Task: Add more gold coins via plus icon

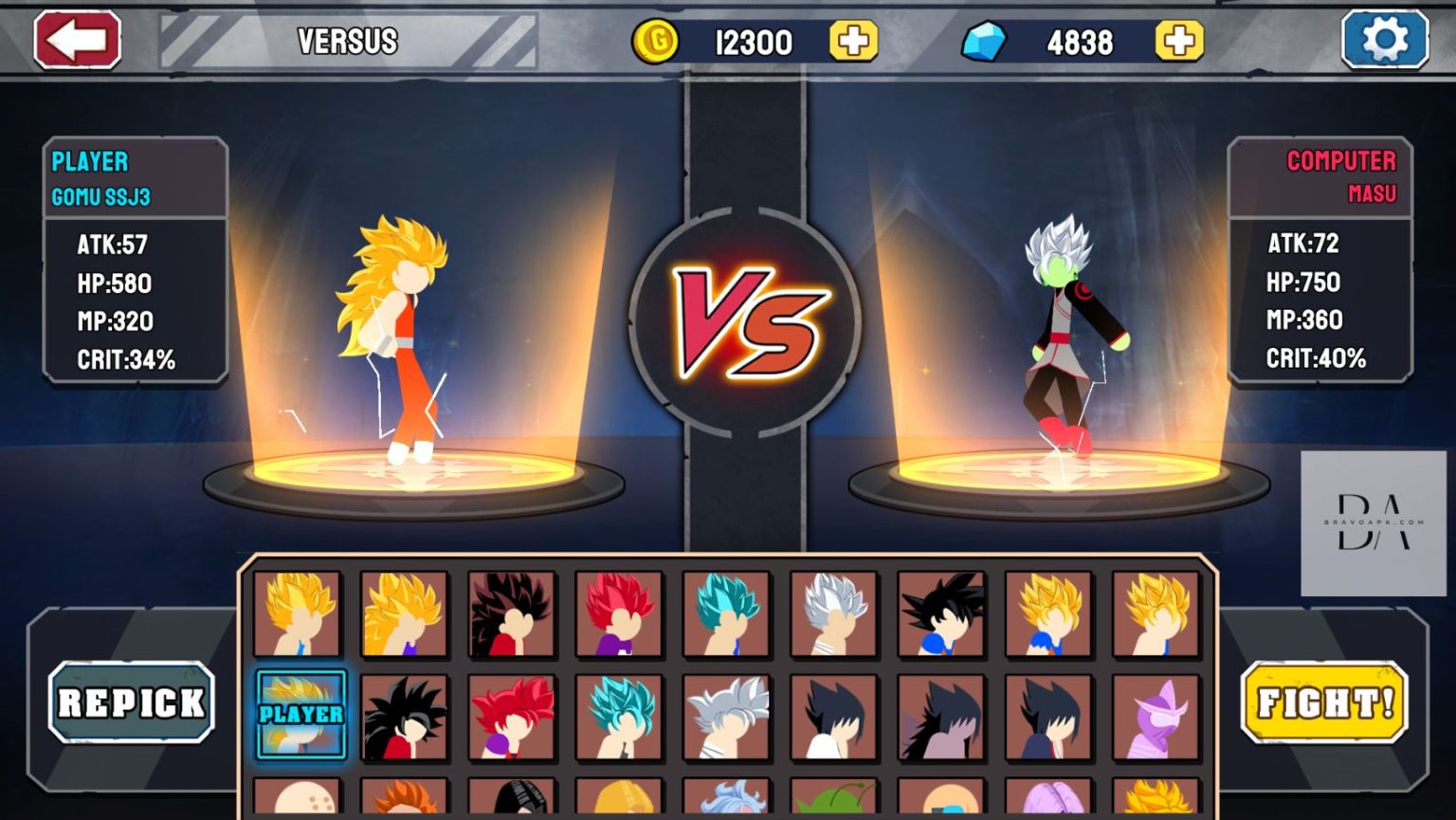Action: coord(854,41)
